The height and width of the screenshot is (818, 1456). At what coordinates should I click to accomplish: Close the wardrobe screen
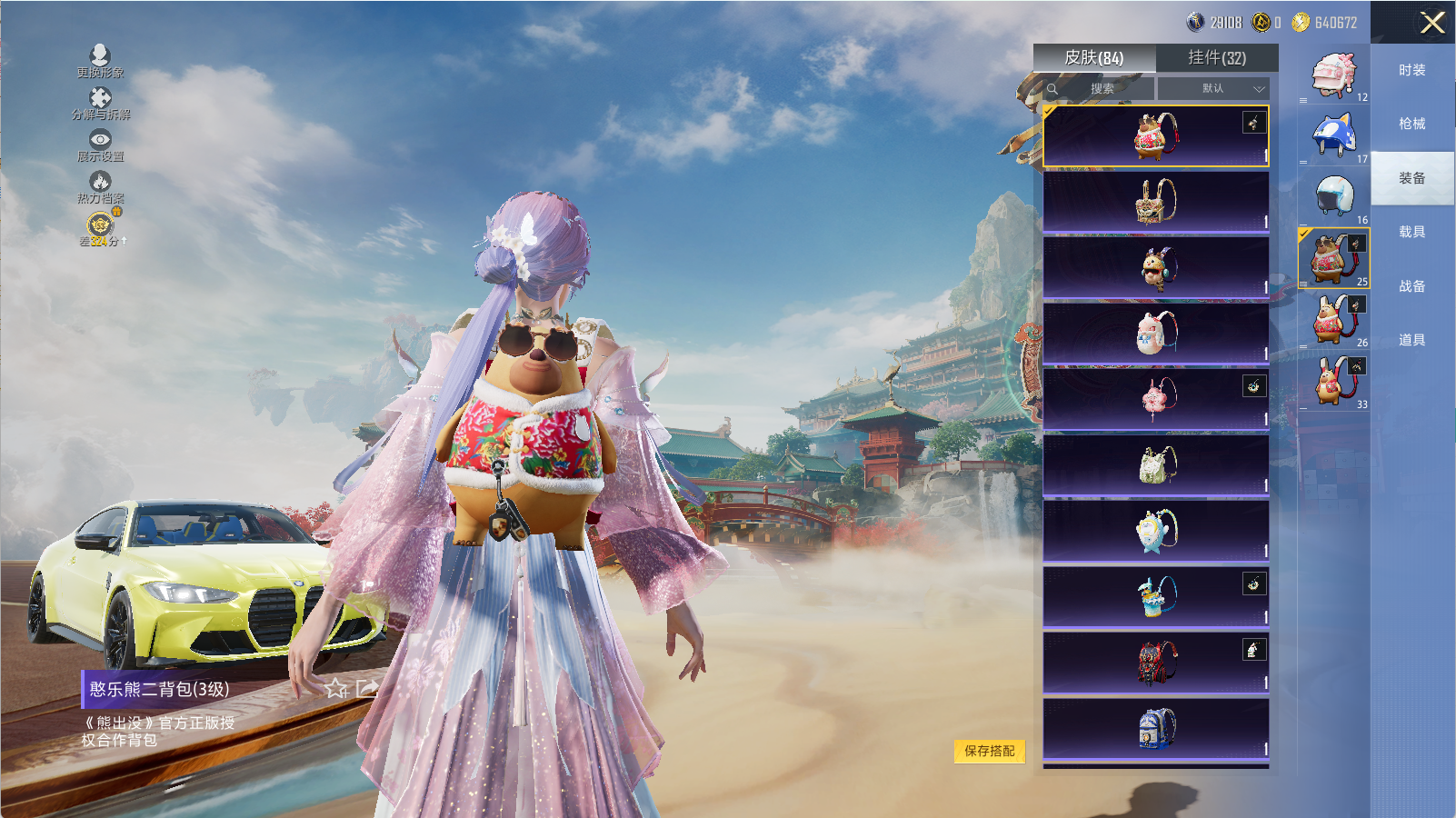click(1432, 23)
